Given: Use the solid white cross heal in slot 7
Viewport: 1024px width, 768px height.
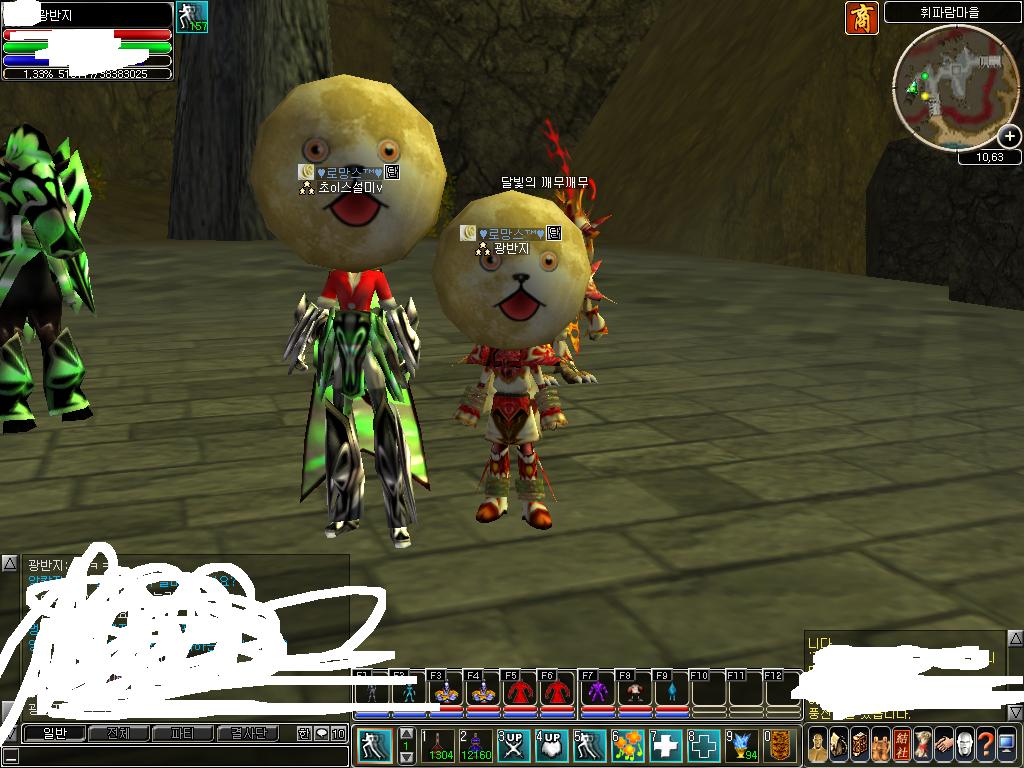Looking at the screenshot, I should [x=666, y=746].
